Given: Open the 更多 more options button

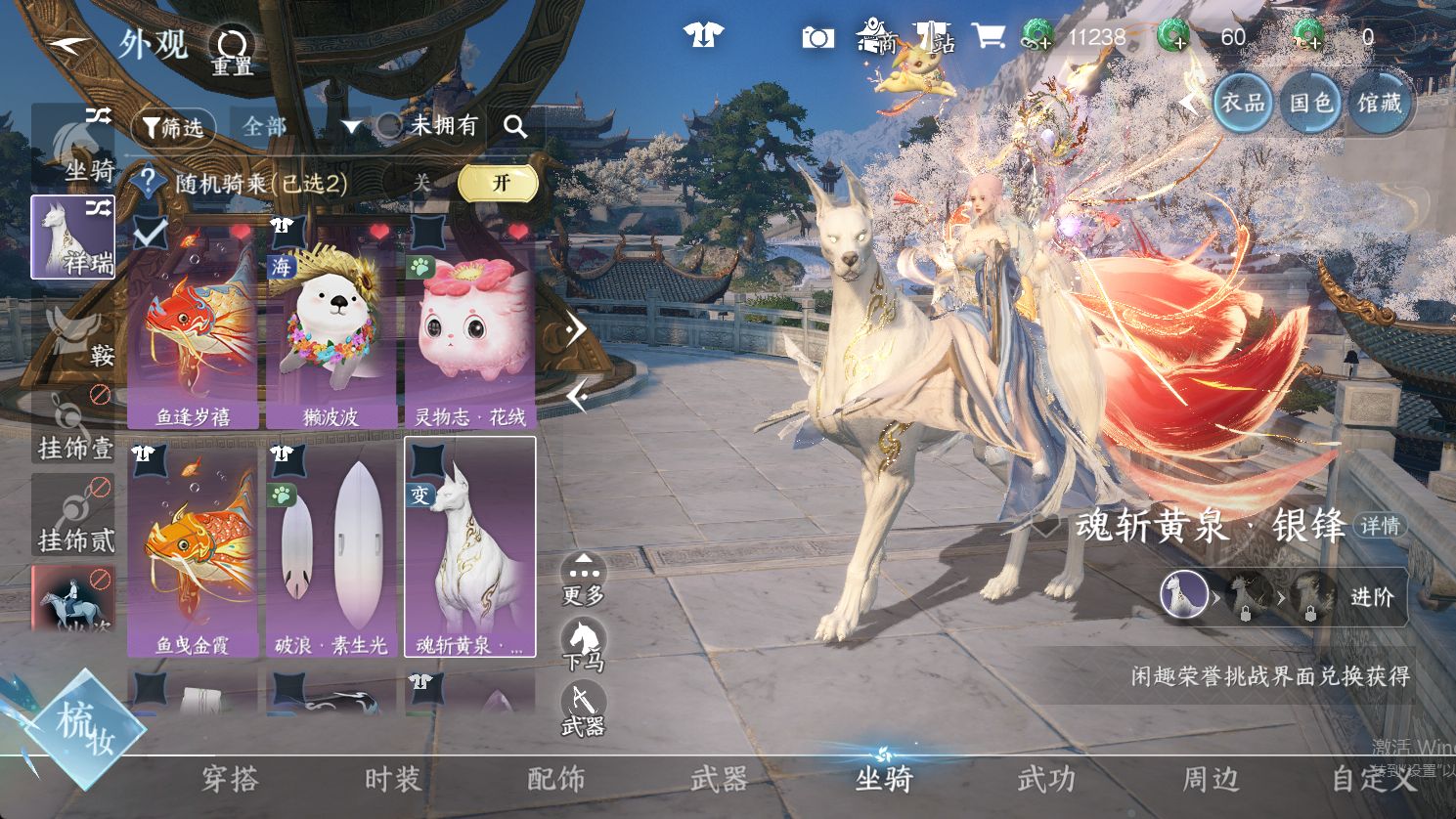Looking at the screenshot, I should [x=584, y=580].
